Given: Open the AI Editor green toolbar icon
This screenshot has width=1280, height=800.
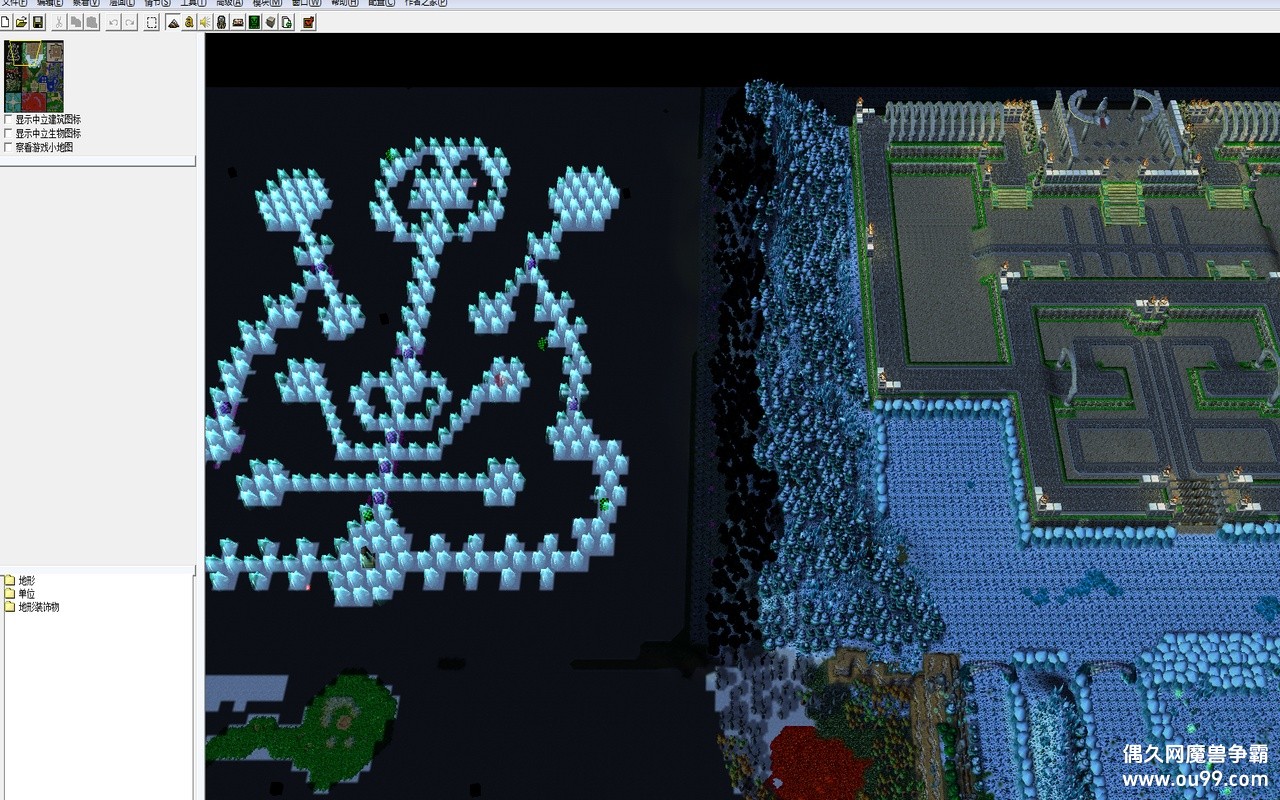Looking at the screenshot, I should tap(253, 21).
